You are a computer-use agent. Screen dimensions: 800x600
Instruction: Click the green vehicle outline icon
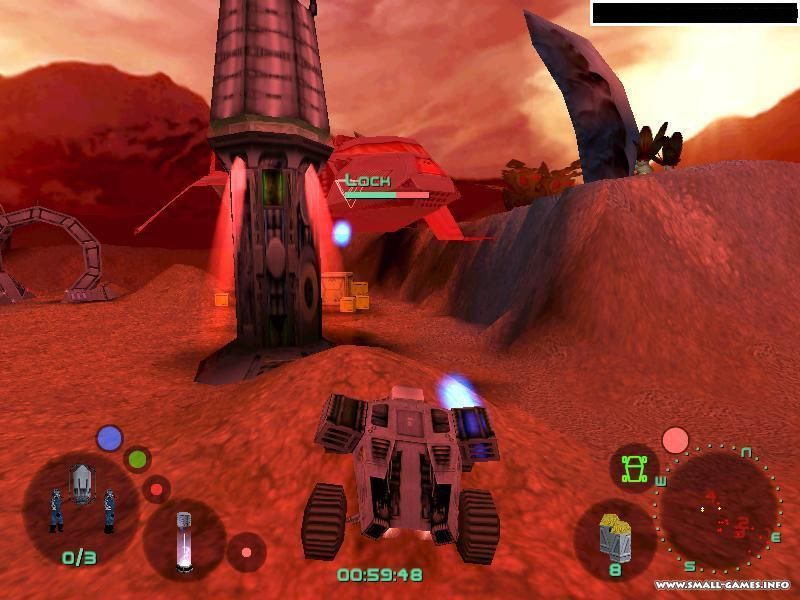tap(632, 467)
